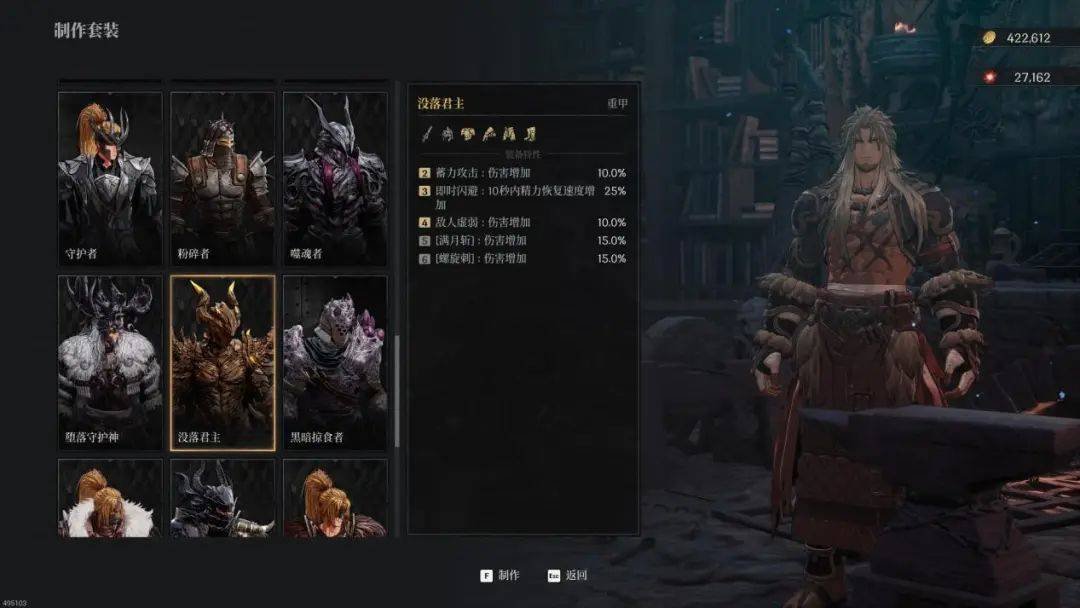Click the 制作 craft button
1080x608 pixels.
click(x=500, y=575)
